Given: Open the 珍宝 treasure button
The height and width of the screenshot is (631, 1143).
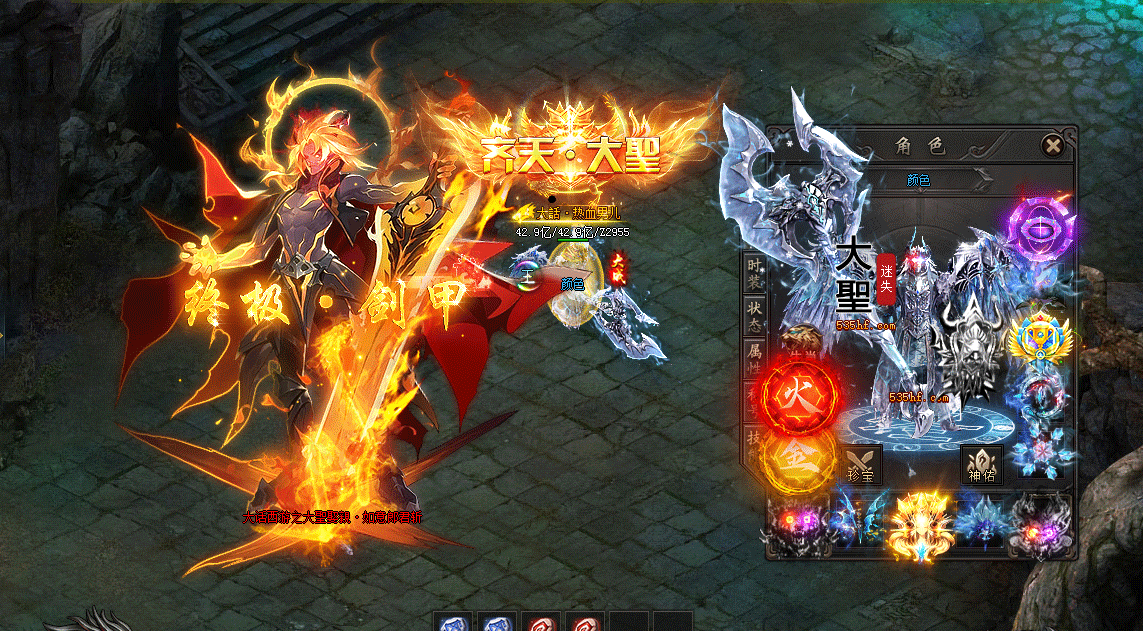Looking at the screenshot, I should click(x=859, y=464).
